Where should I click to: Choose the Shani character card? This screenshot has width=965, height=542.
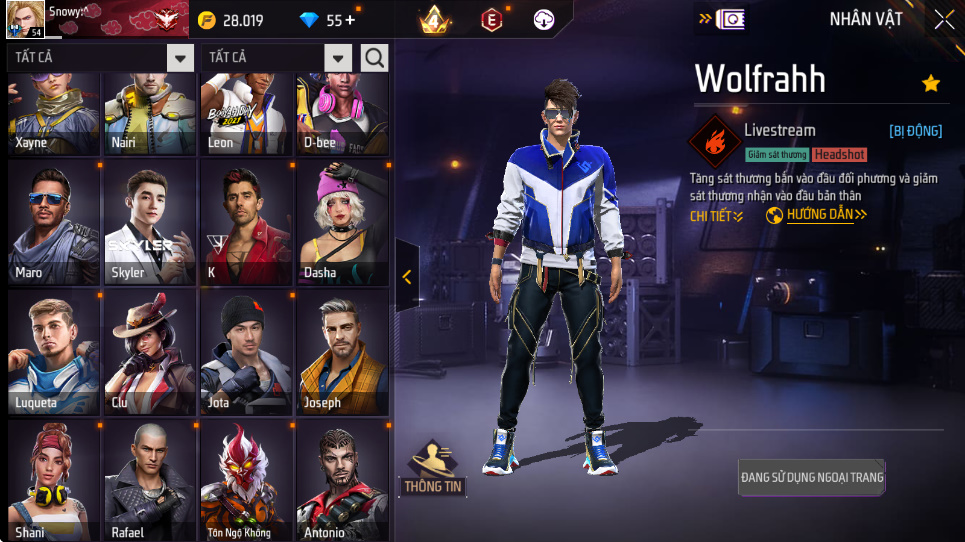tap(54, 481)
